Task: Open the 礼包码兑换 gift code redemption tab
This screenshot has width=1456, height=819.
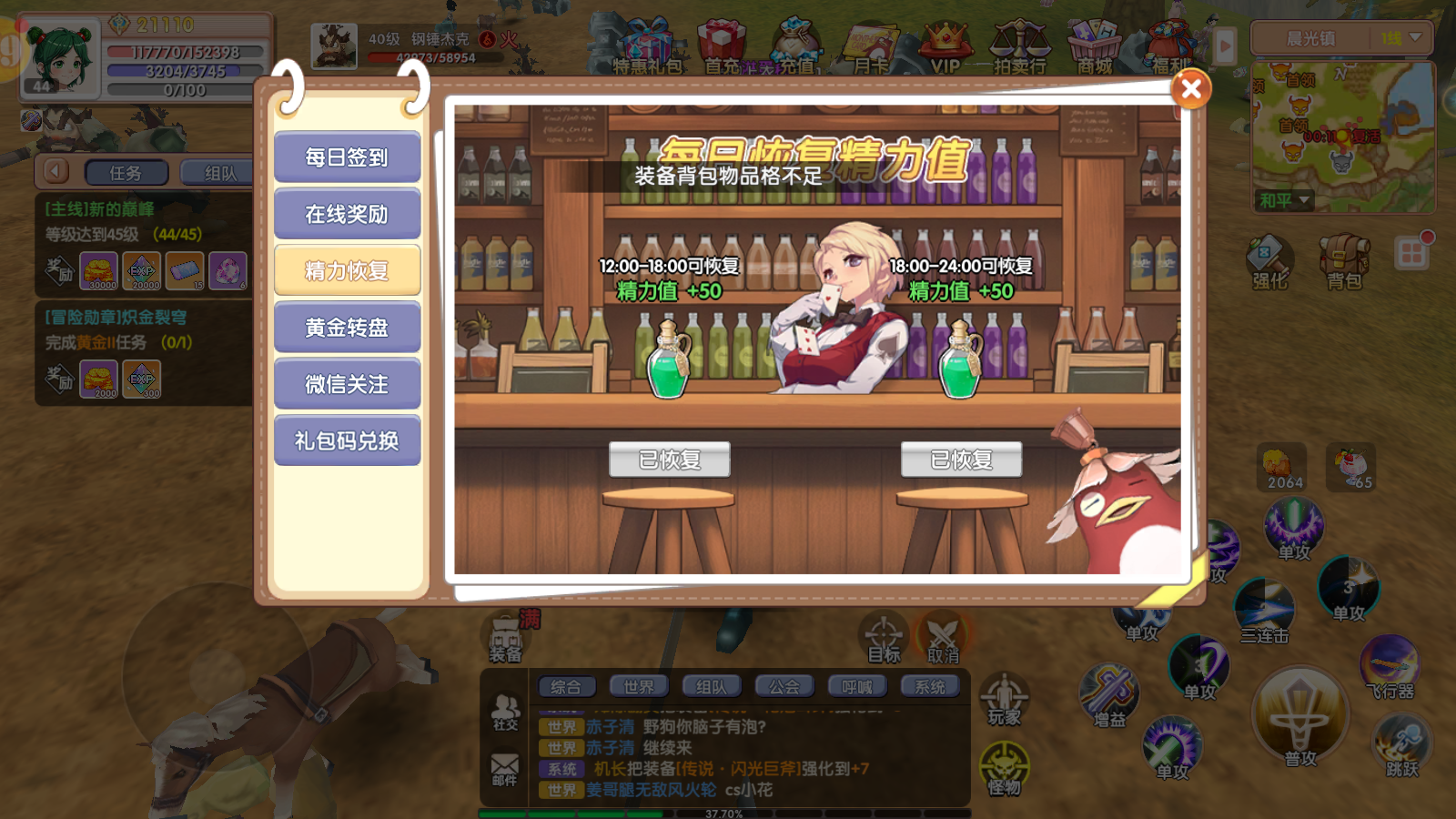Action: click(x=347, y=440)
